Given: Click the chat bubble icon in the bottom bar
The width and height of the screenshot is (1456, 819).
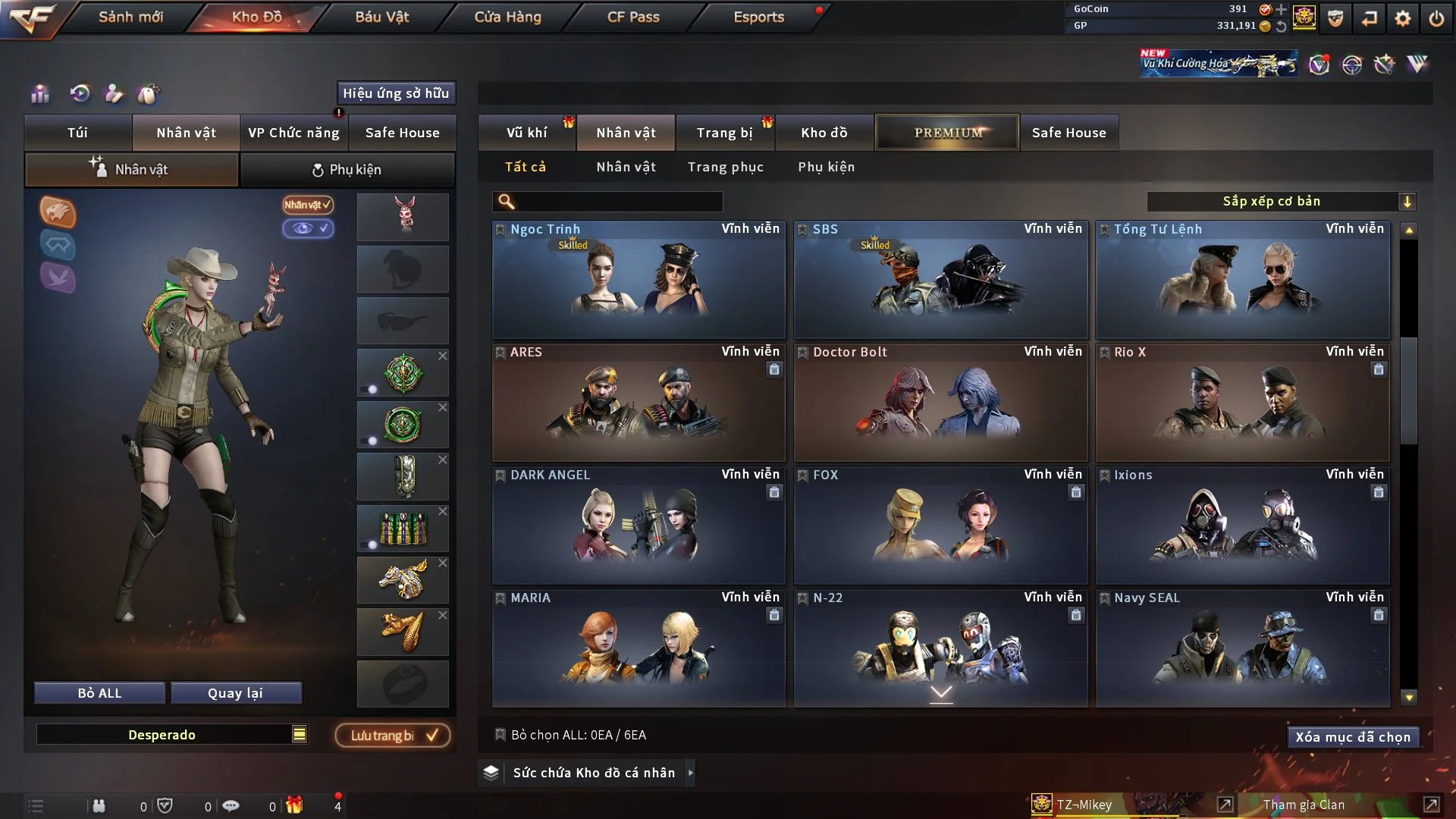Looking at the screenshot, I should pos(231,805).
